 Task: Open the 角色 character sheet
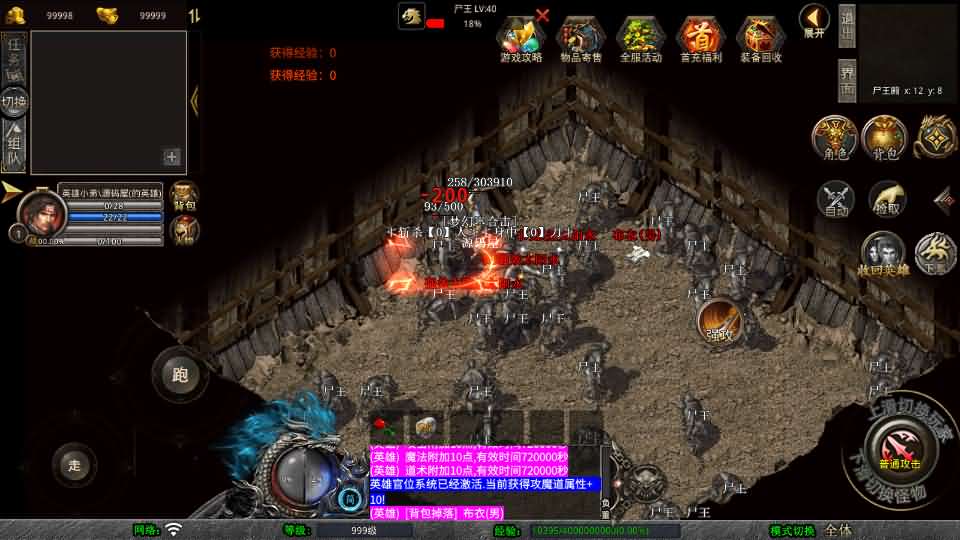(x=833, y=138)
